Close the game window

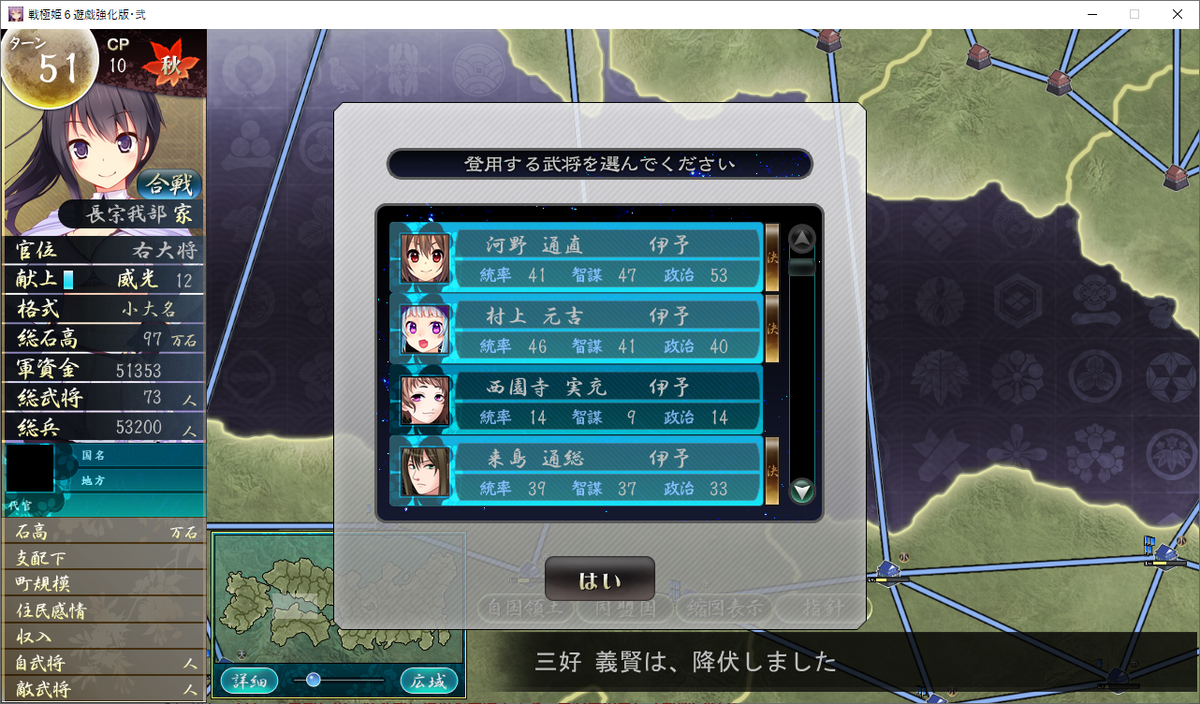pos(1177,14)
